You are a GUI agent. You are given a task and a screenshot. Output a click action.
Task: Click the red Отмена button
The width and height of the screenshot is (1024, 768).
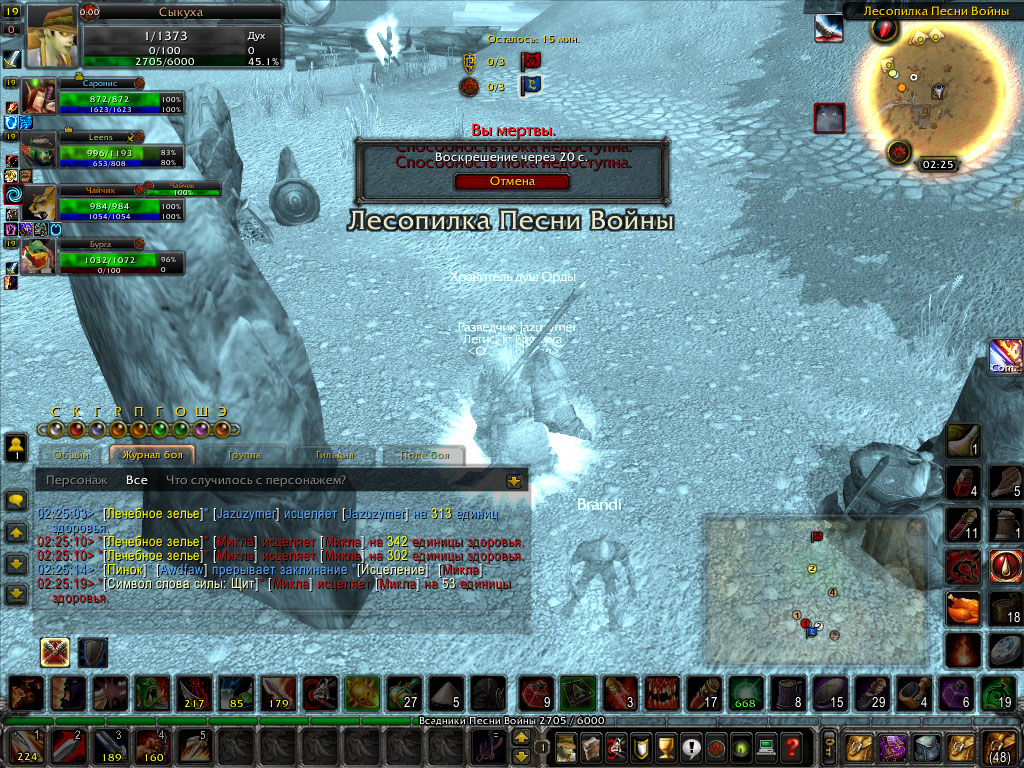coord(512,182)
